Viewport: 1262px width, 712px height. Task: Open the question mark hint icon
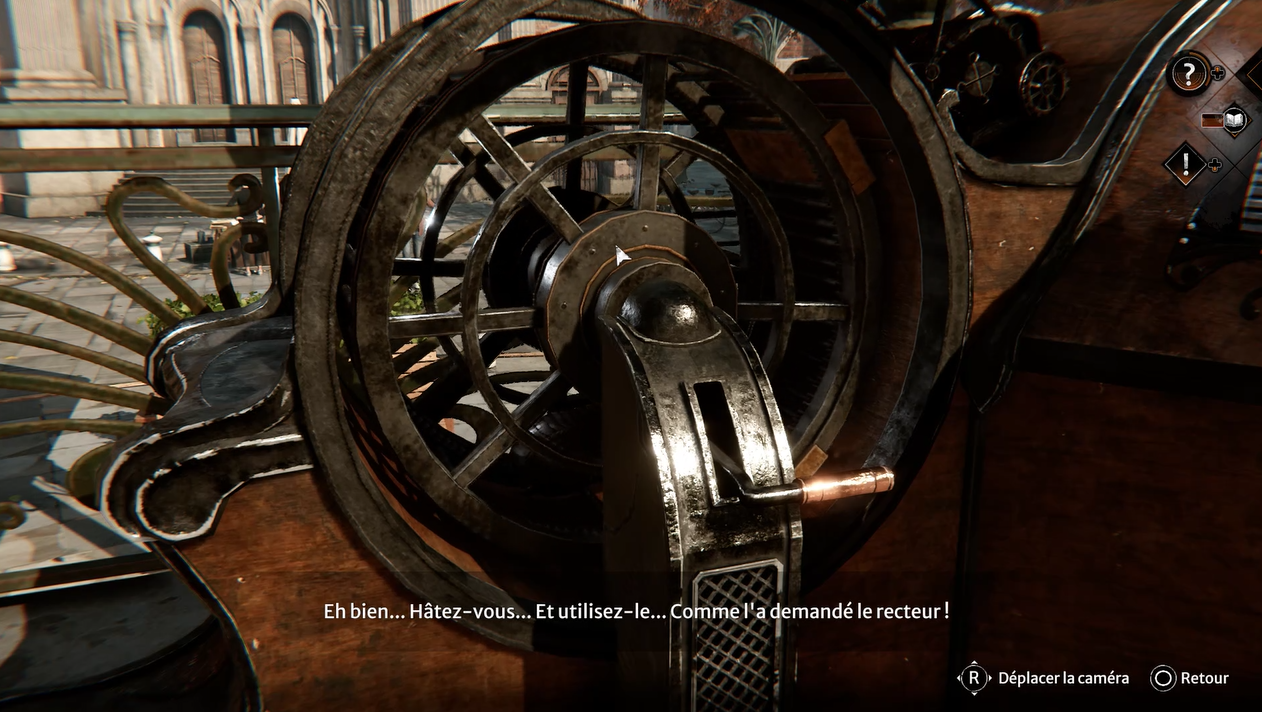[1188, 73]
